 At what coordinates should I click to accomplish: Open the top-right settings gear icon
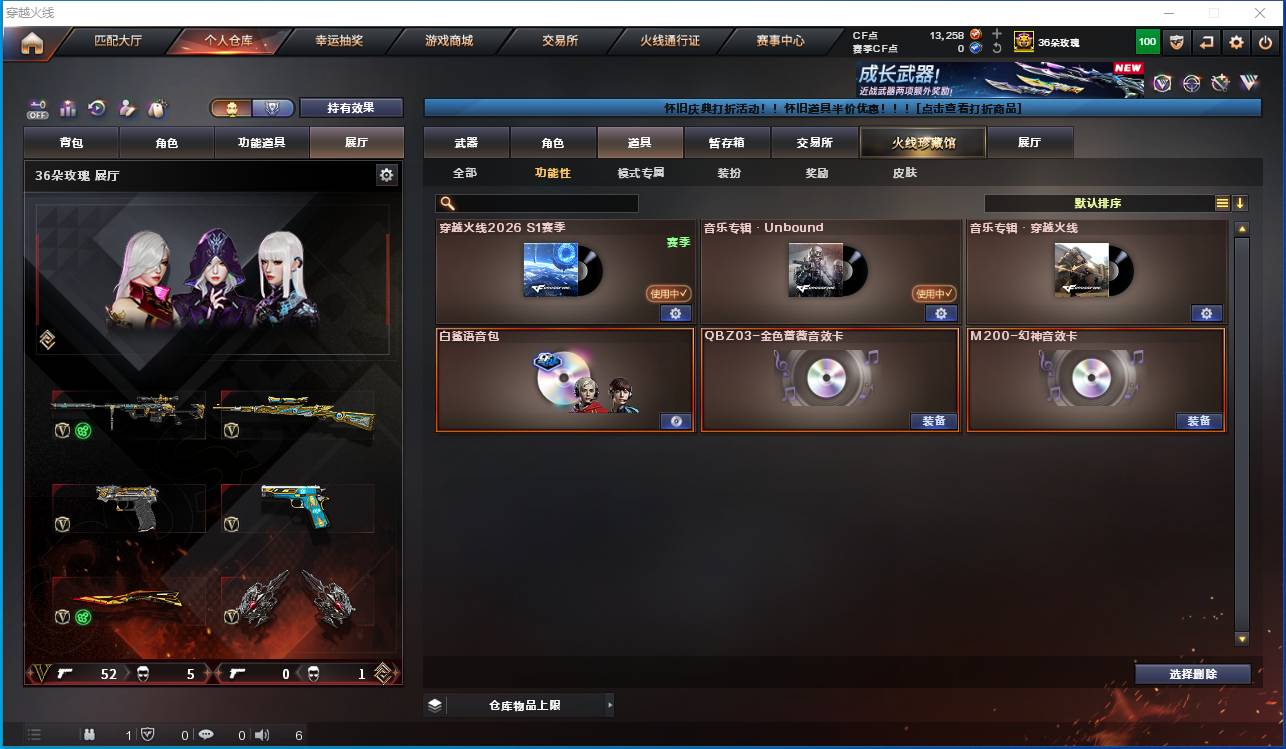(1235, 41)
